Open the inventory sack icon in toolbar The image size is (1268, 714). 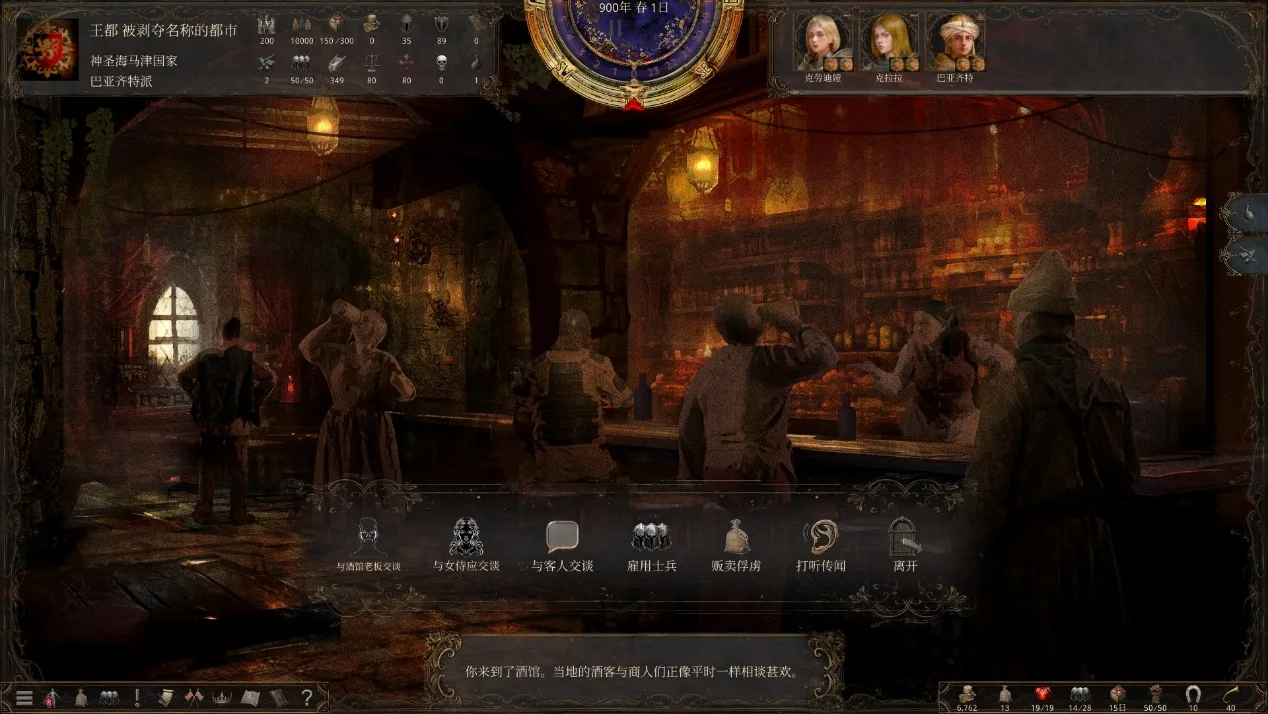[81, 697]
